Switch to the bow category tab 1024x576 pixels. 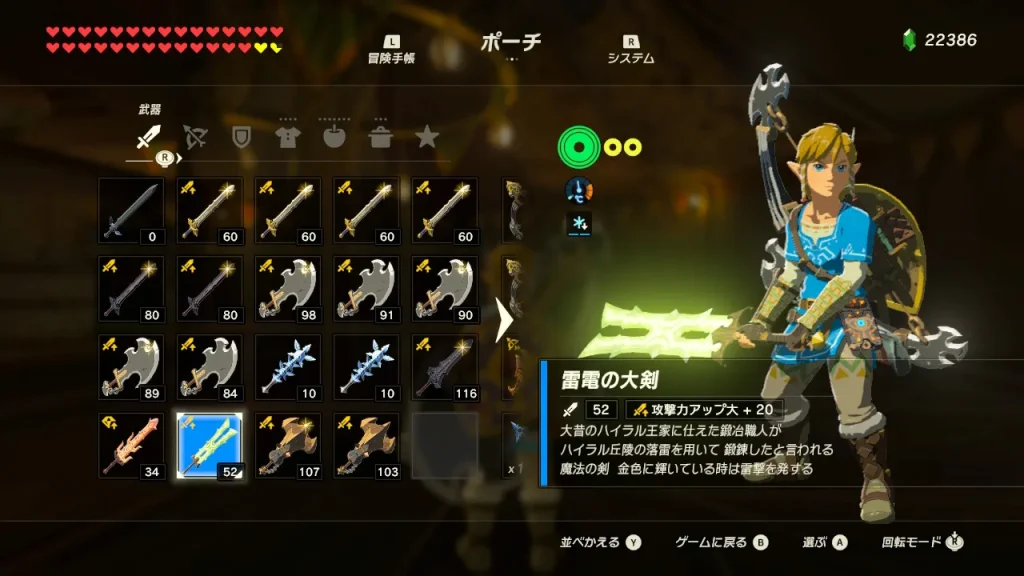pos(195,137)
